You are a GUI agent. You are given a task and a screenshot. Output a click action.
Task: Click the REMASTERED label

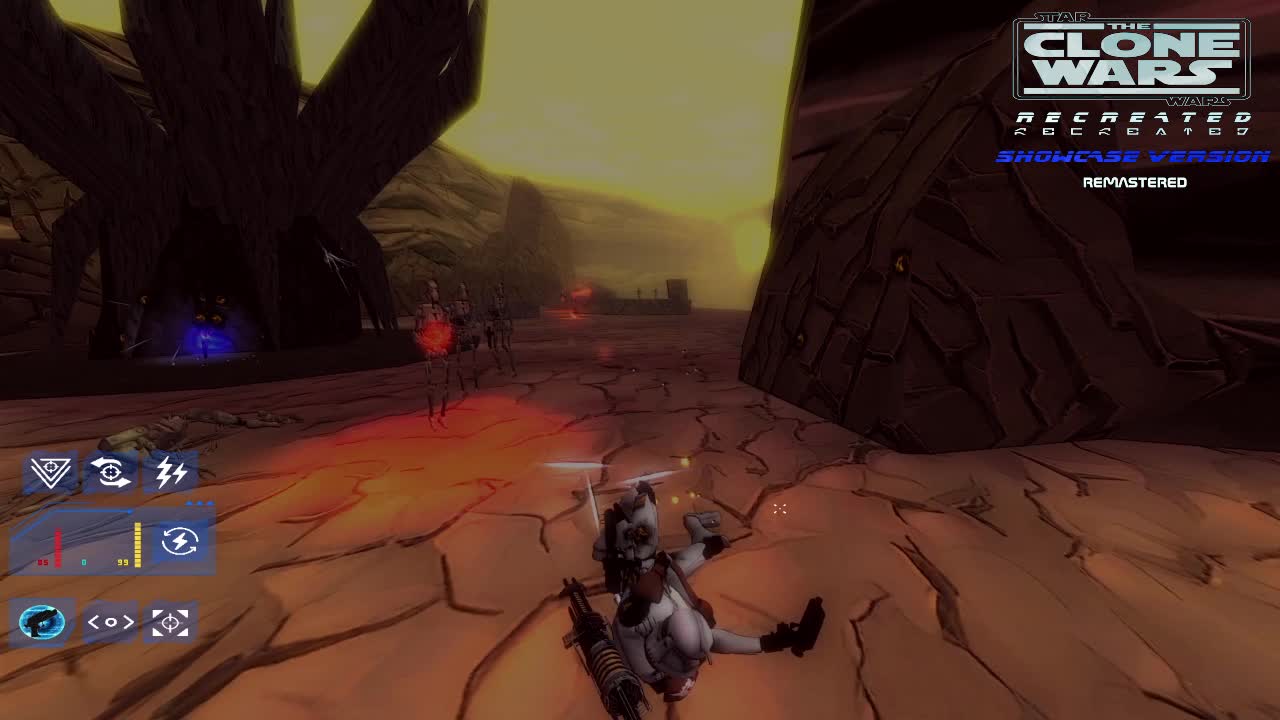point(1135,182)
